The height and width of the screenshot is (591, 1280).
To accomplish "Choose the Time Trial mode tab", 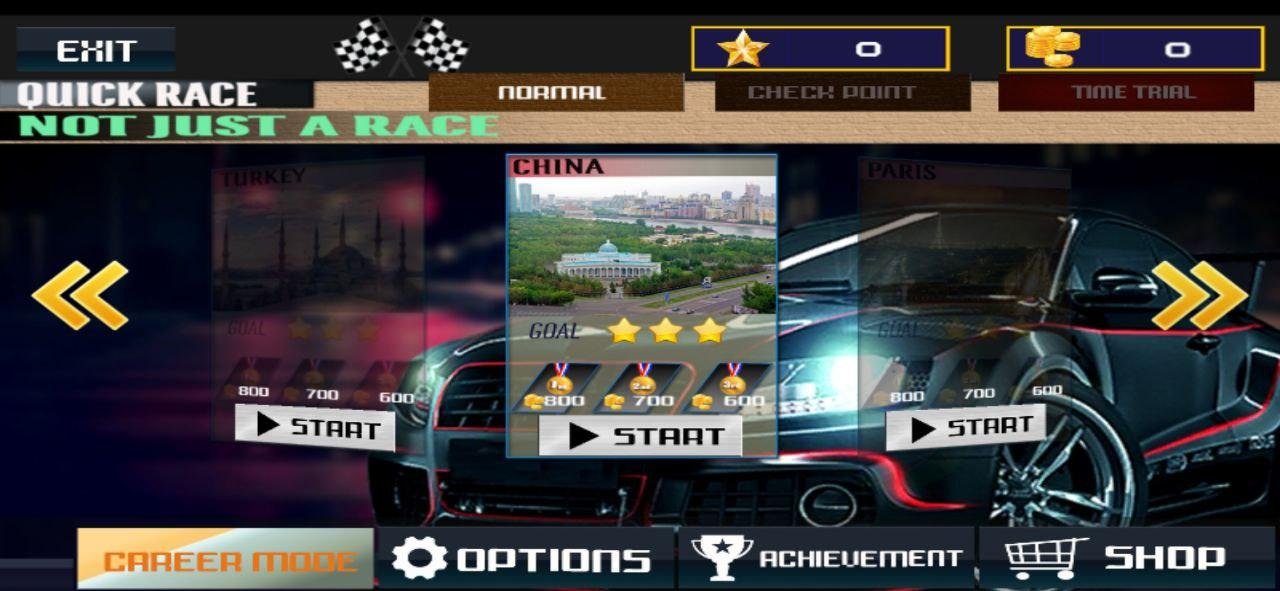I will point(1126,93).
